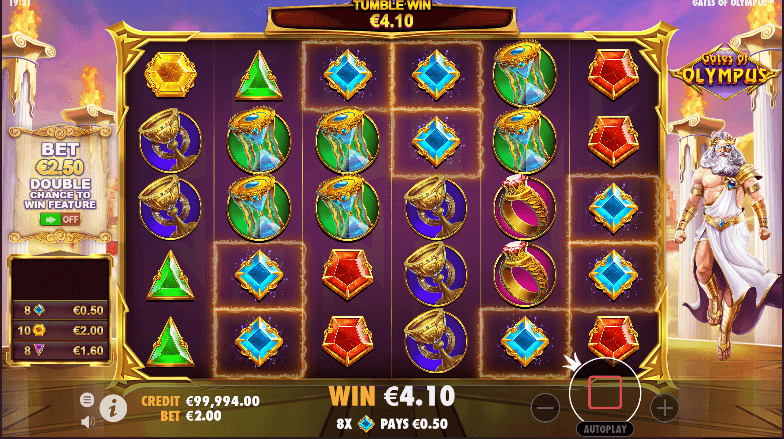Decrease the bet with the minus button
Screen dimensions: 784x439
click(x=545, y=407)
